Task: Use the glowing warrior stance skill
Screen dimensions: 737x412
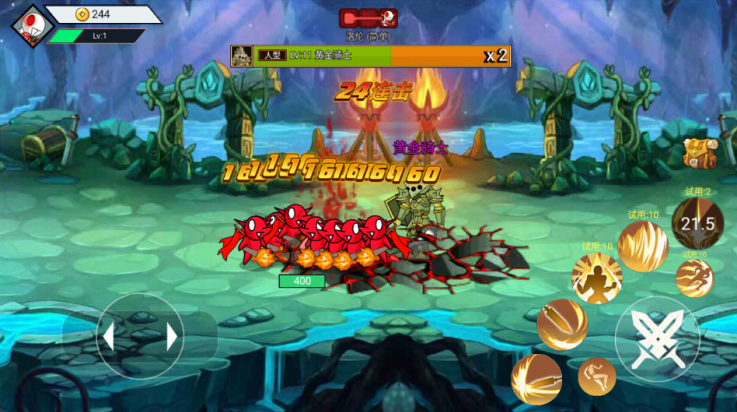Action: 596,277
